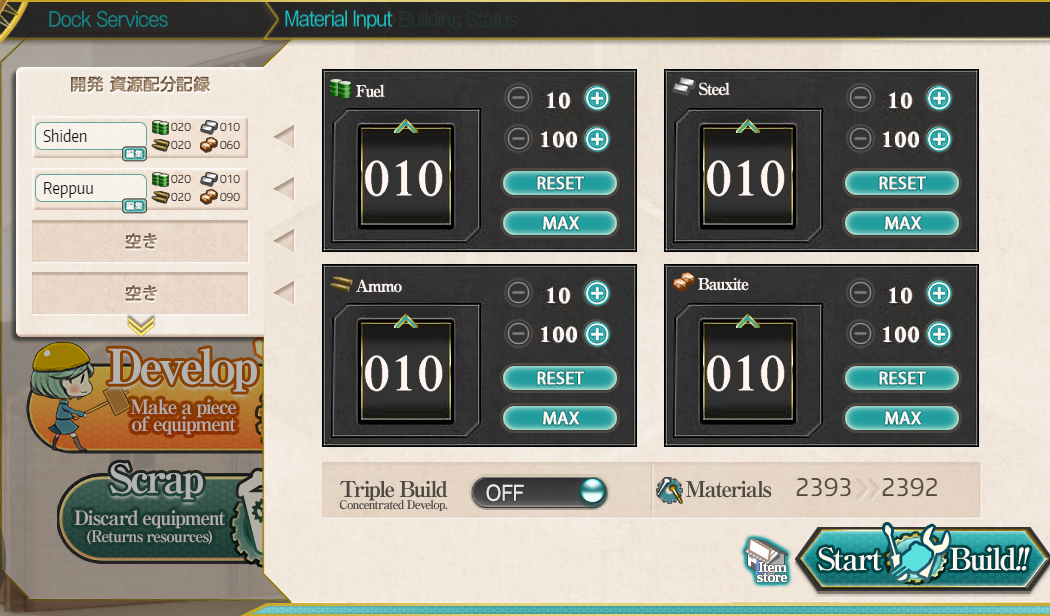
Task: Reset the Fuel amount
Action: [560, 184]
